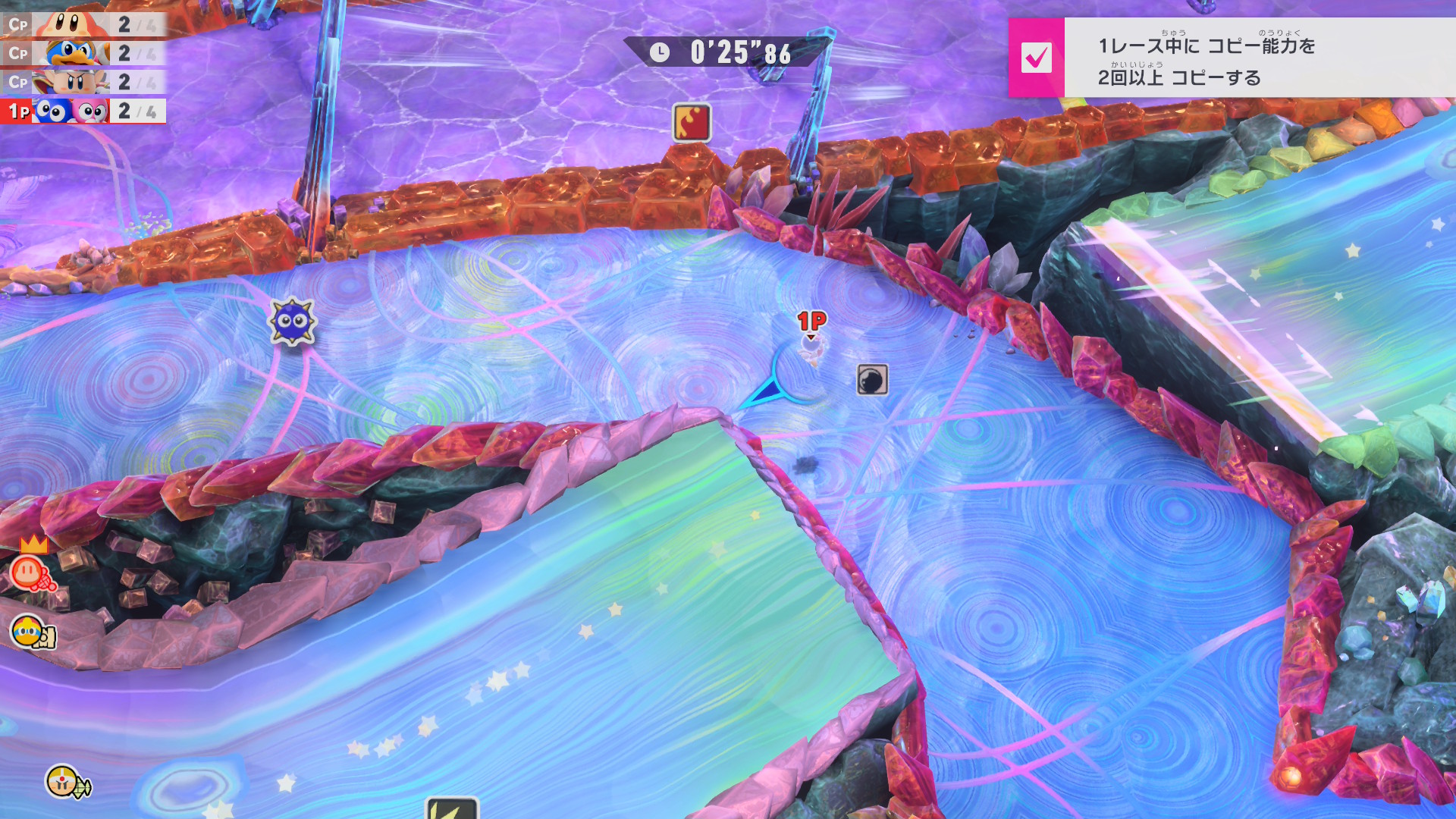The height and width of the screenshot is (819, 1456).
Task: Select Knuckle Joe's CP ranking row
Action: coord(83,82)
